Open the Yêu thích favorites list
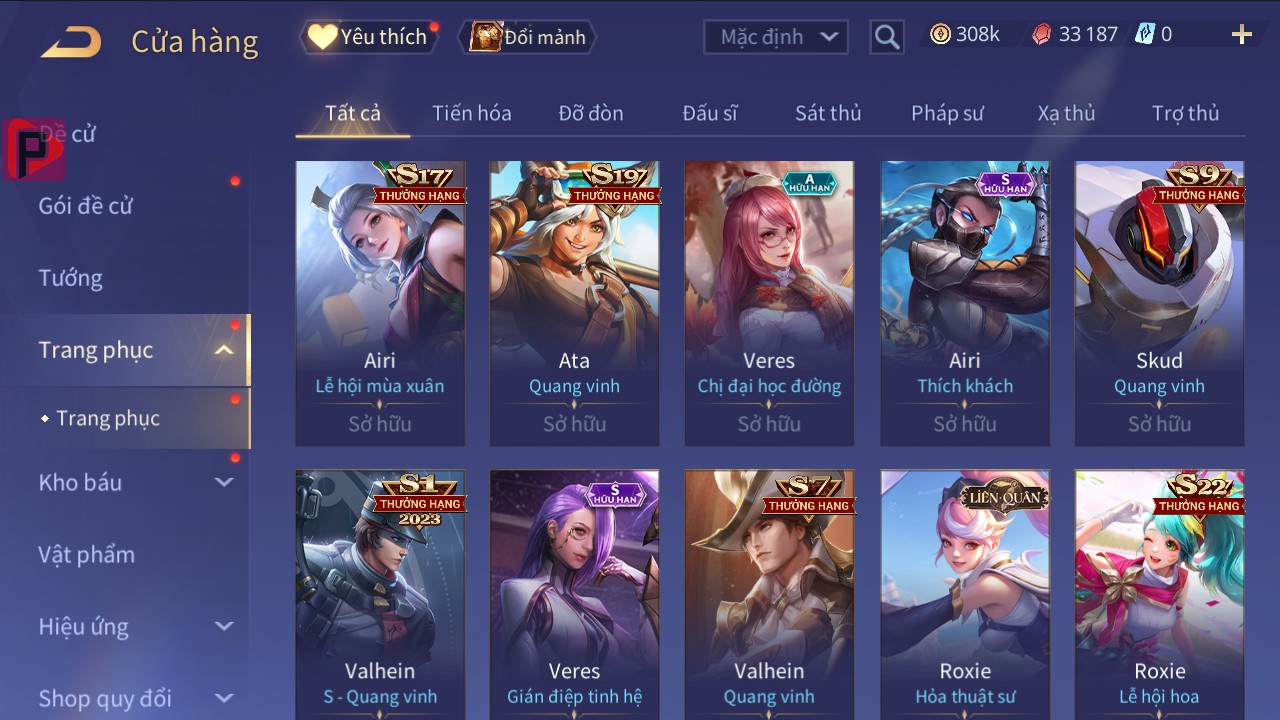The height and width of the screenshot is (720, 1280). point(369,37)
